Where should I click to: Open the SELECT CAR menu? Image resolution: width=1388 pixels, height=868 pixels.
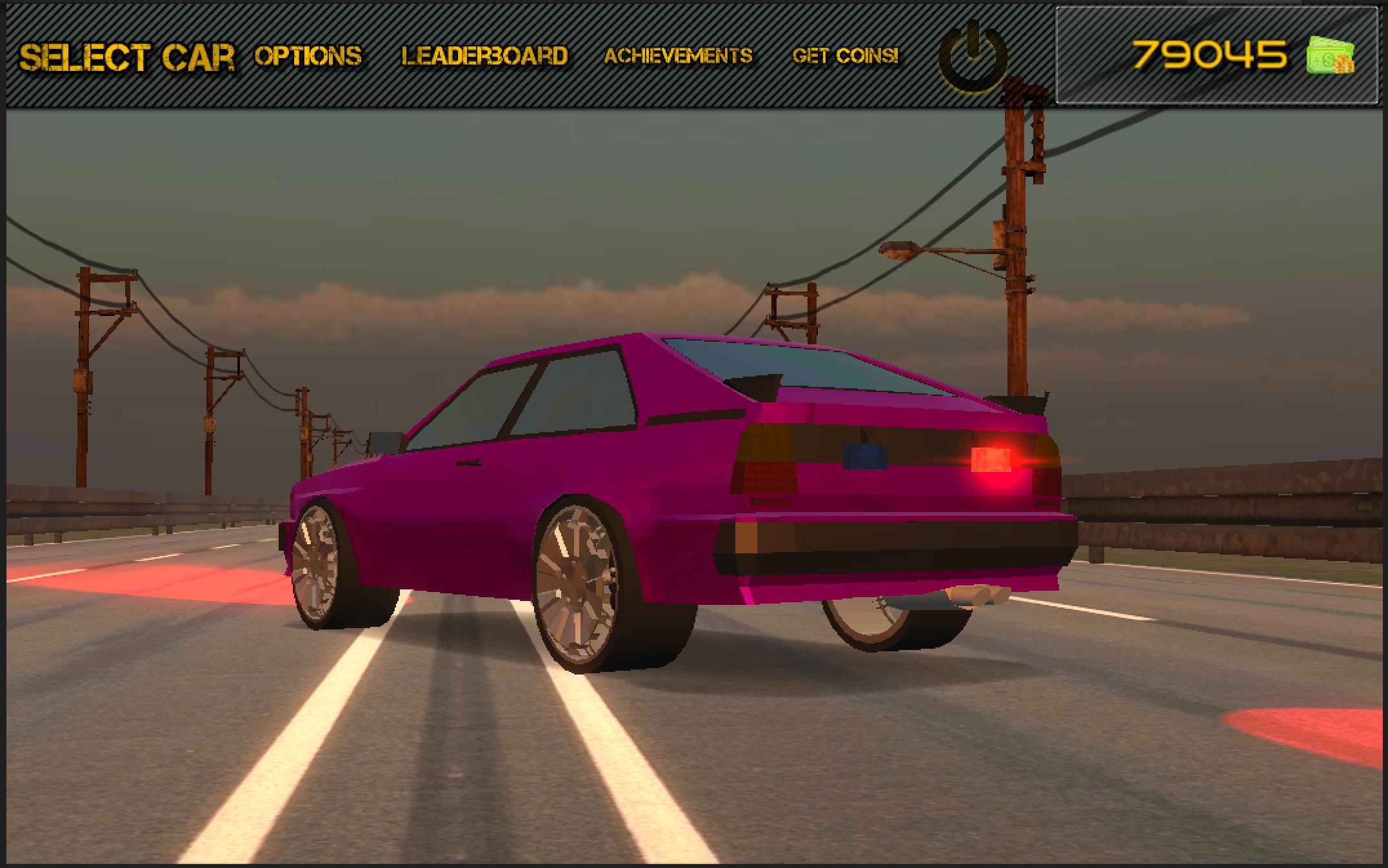coord(124,56)
